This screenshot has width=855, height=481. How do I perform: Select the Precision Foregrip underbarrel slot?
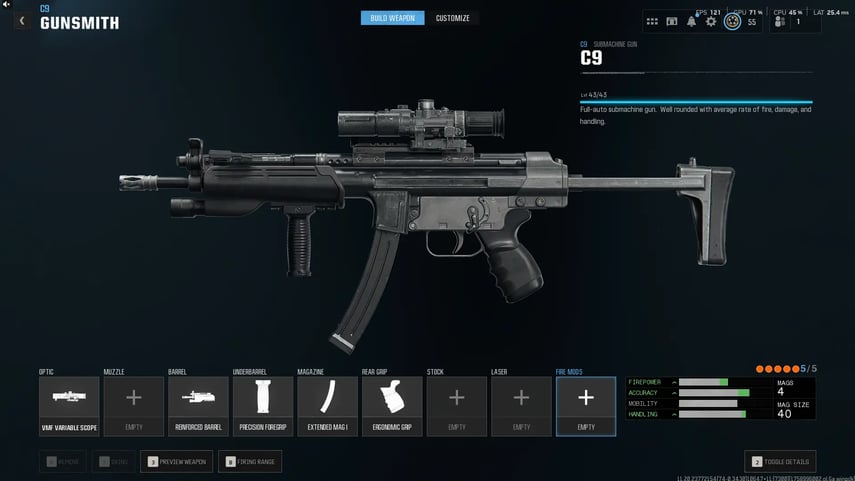click(263, 406)
